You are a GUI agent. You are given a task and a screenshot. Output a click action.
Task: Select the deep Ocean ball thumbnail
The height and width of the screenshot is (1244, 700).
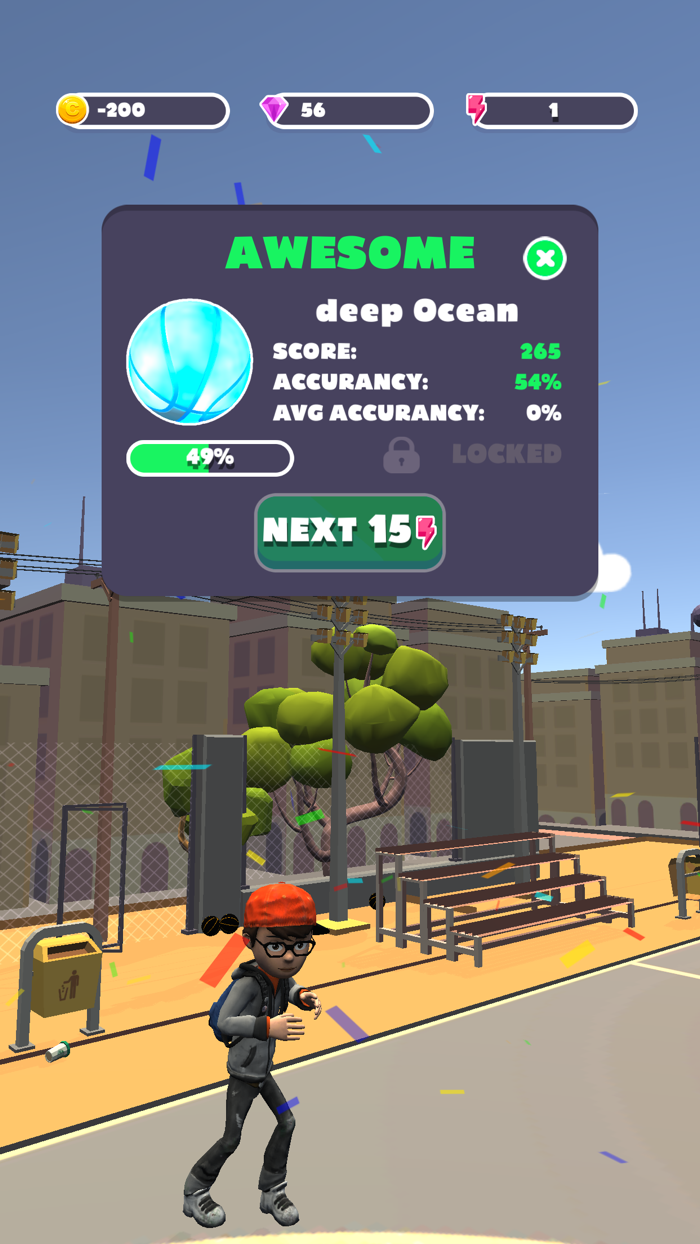pos(190,362)
